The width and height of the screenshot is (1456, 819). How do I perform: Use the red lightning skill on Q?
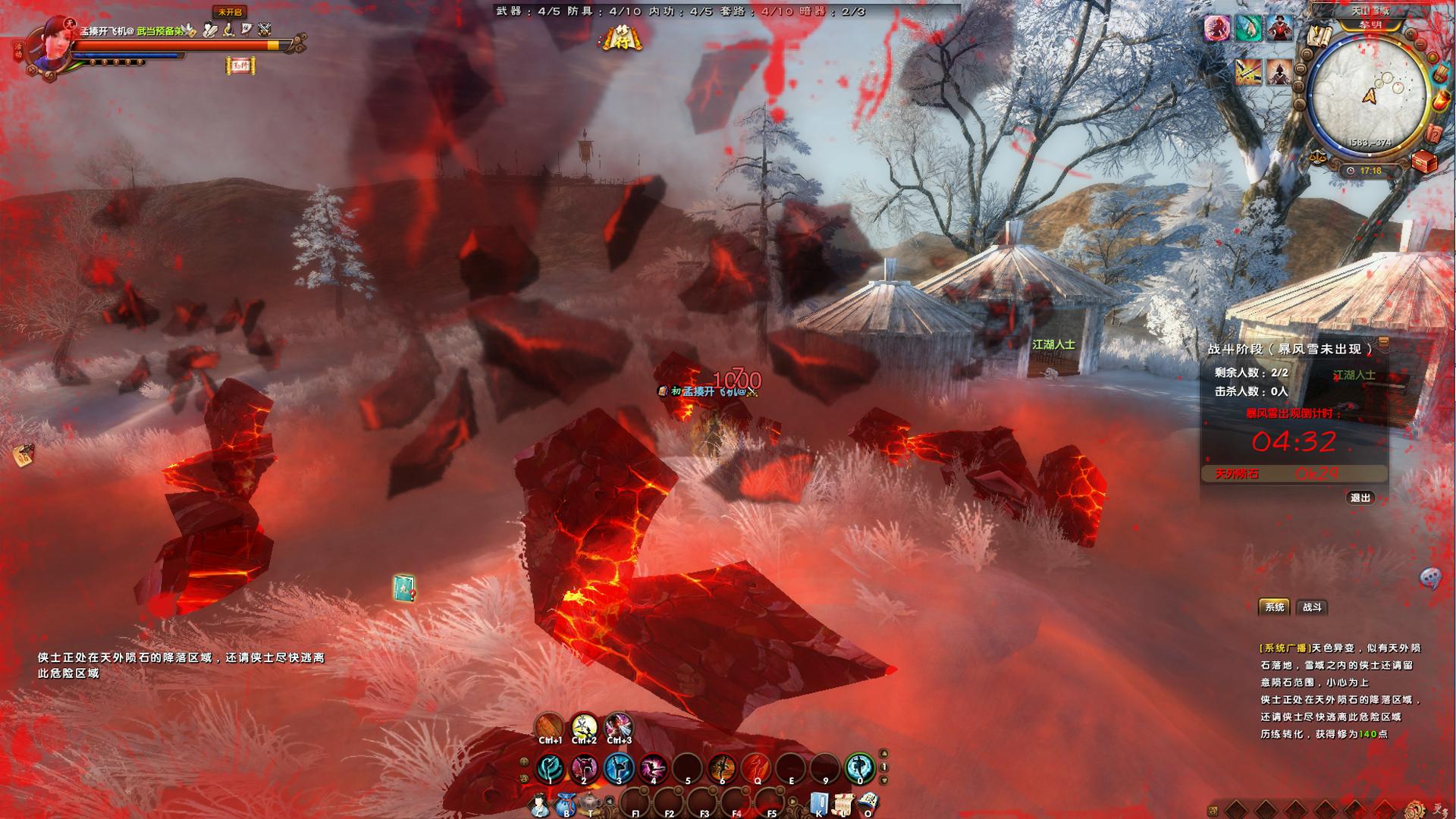756,768
